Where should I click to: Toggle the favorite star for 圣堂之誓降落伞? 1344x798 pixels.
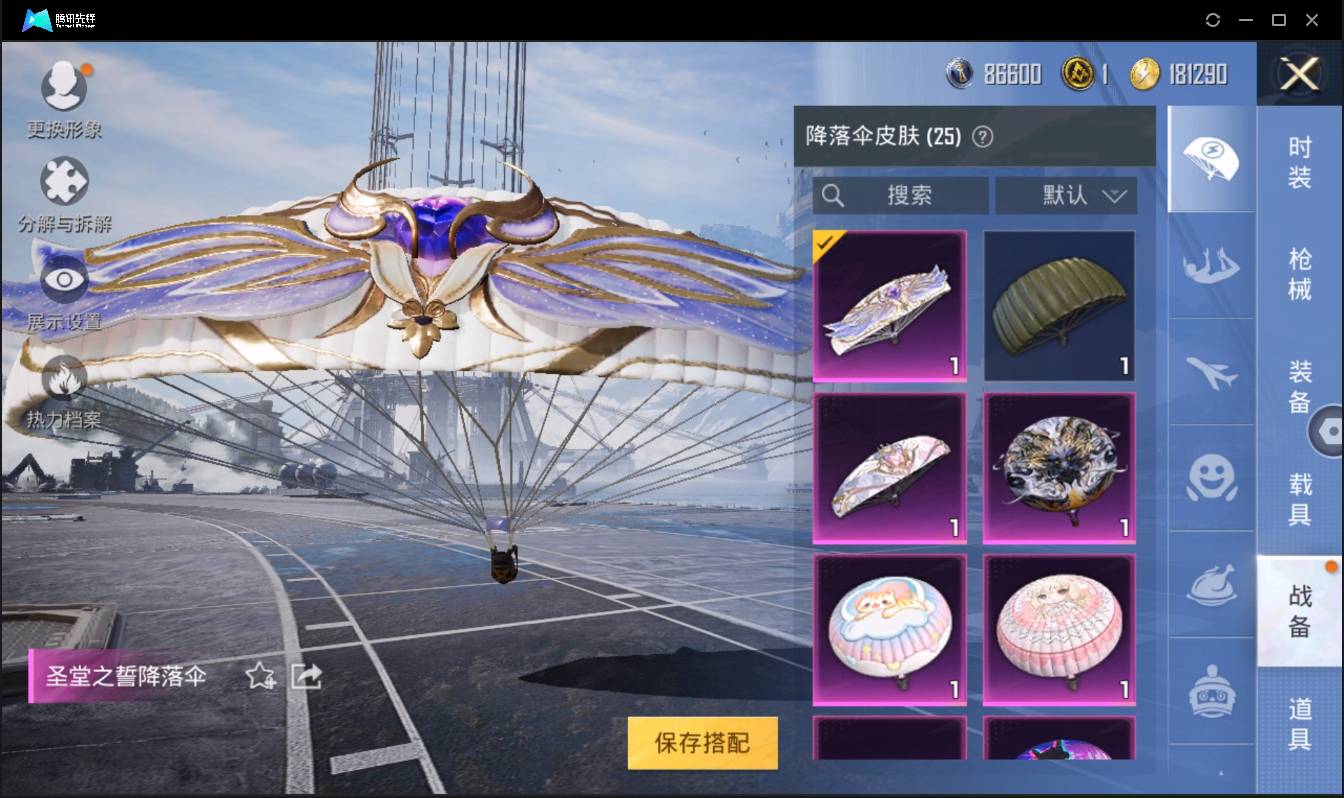tap(258, 676)
